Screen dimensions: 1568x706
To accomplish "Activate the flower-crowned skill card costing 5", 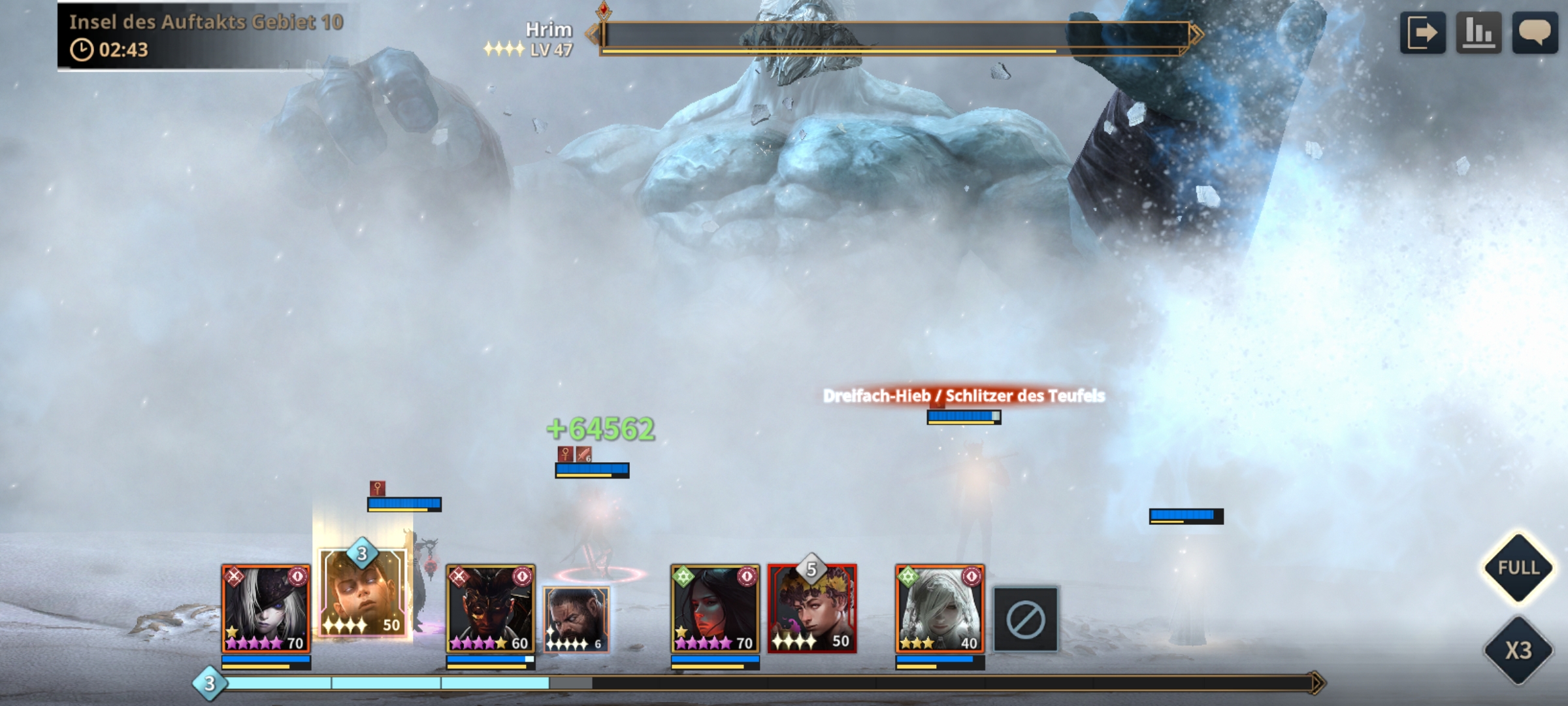I will tap(812, 609).
